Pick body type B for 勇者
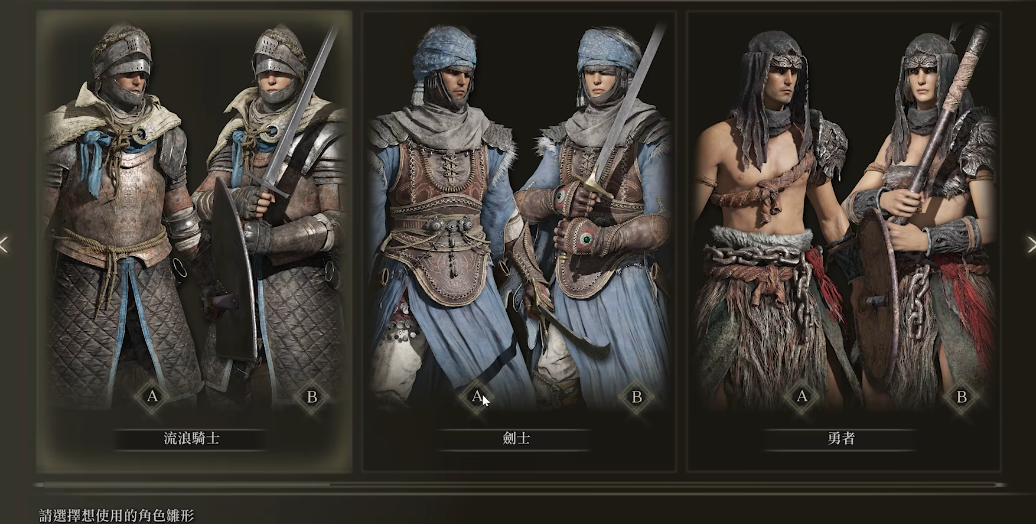The height and width of the screenshot is (524, 1036). click(961, 397)
